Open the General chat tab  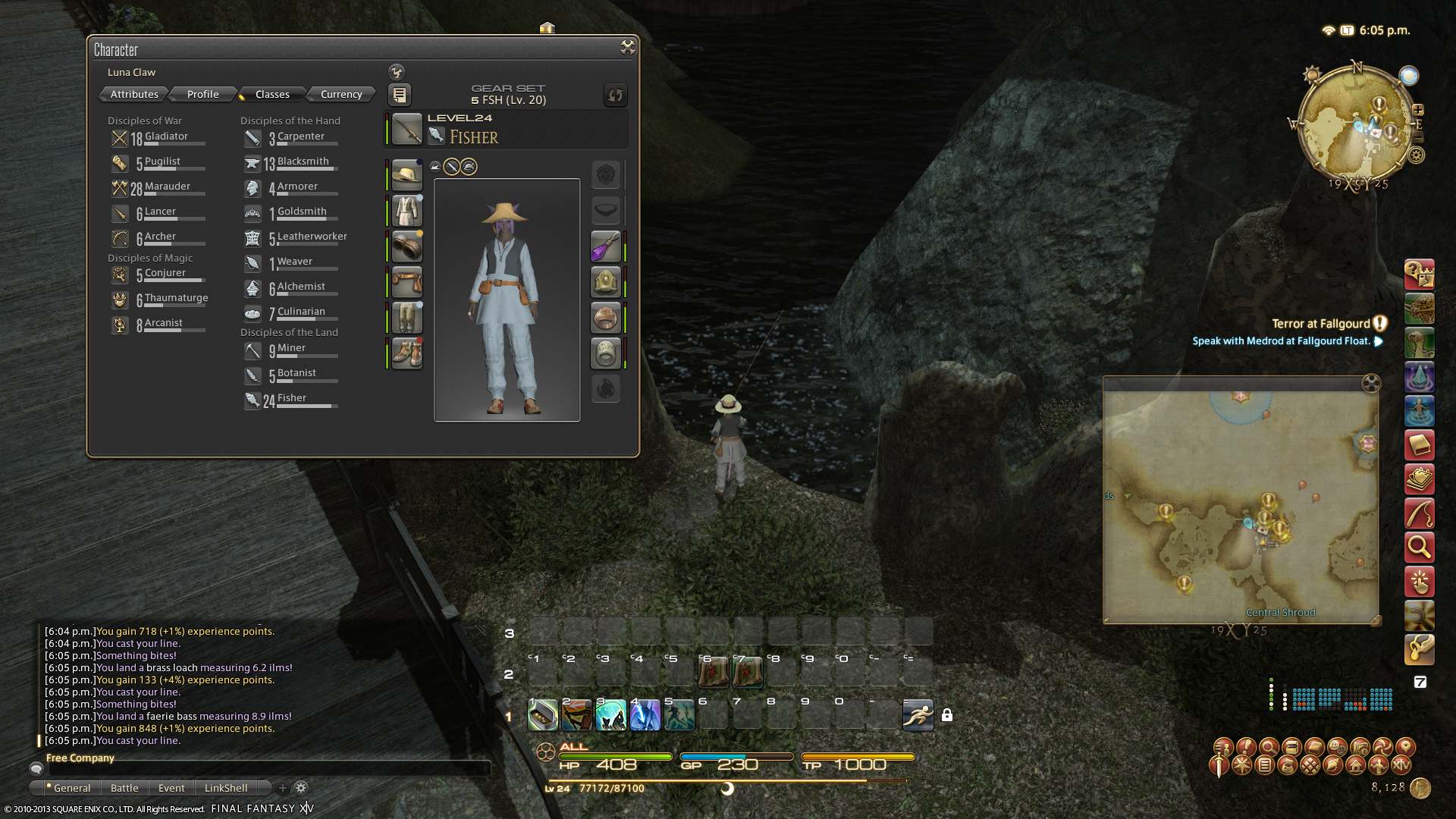point(71,788)
